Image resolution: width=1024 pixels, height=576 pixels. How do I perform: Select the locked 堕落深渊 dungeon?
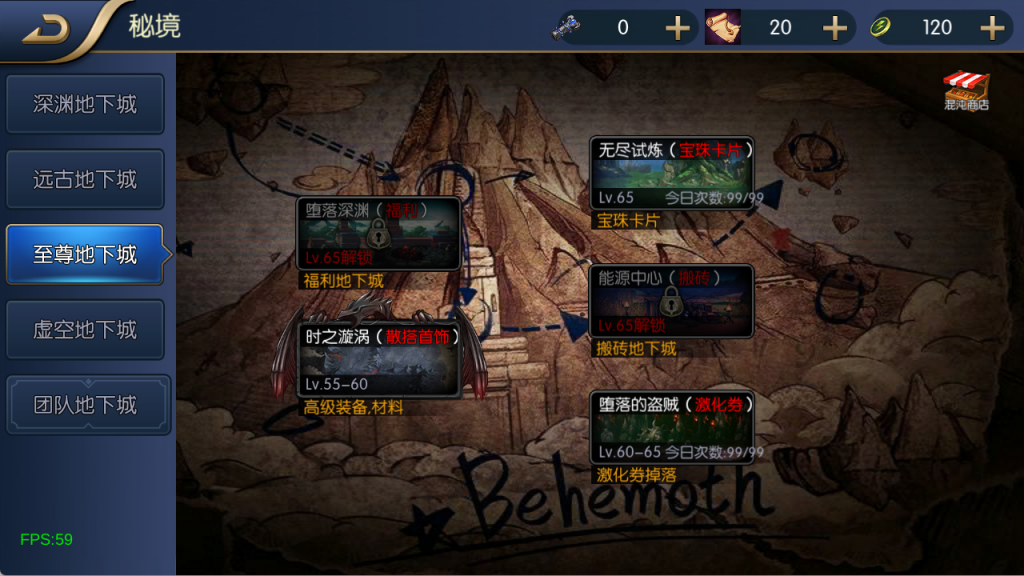(378, 234)
